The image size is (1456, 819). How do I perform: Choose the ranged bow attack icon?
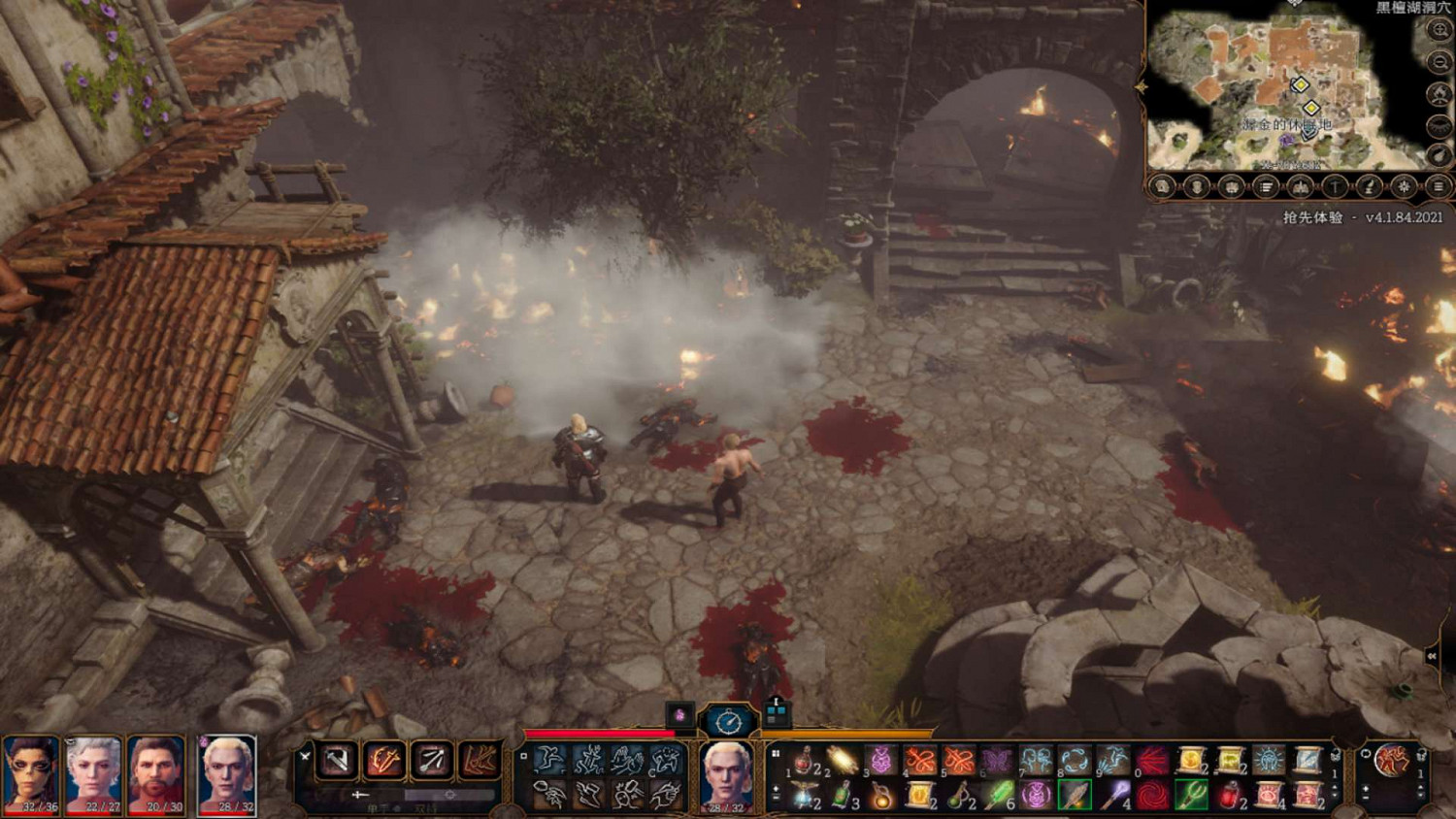pyautogui.click(x=431, y=761)
